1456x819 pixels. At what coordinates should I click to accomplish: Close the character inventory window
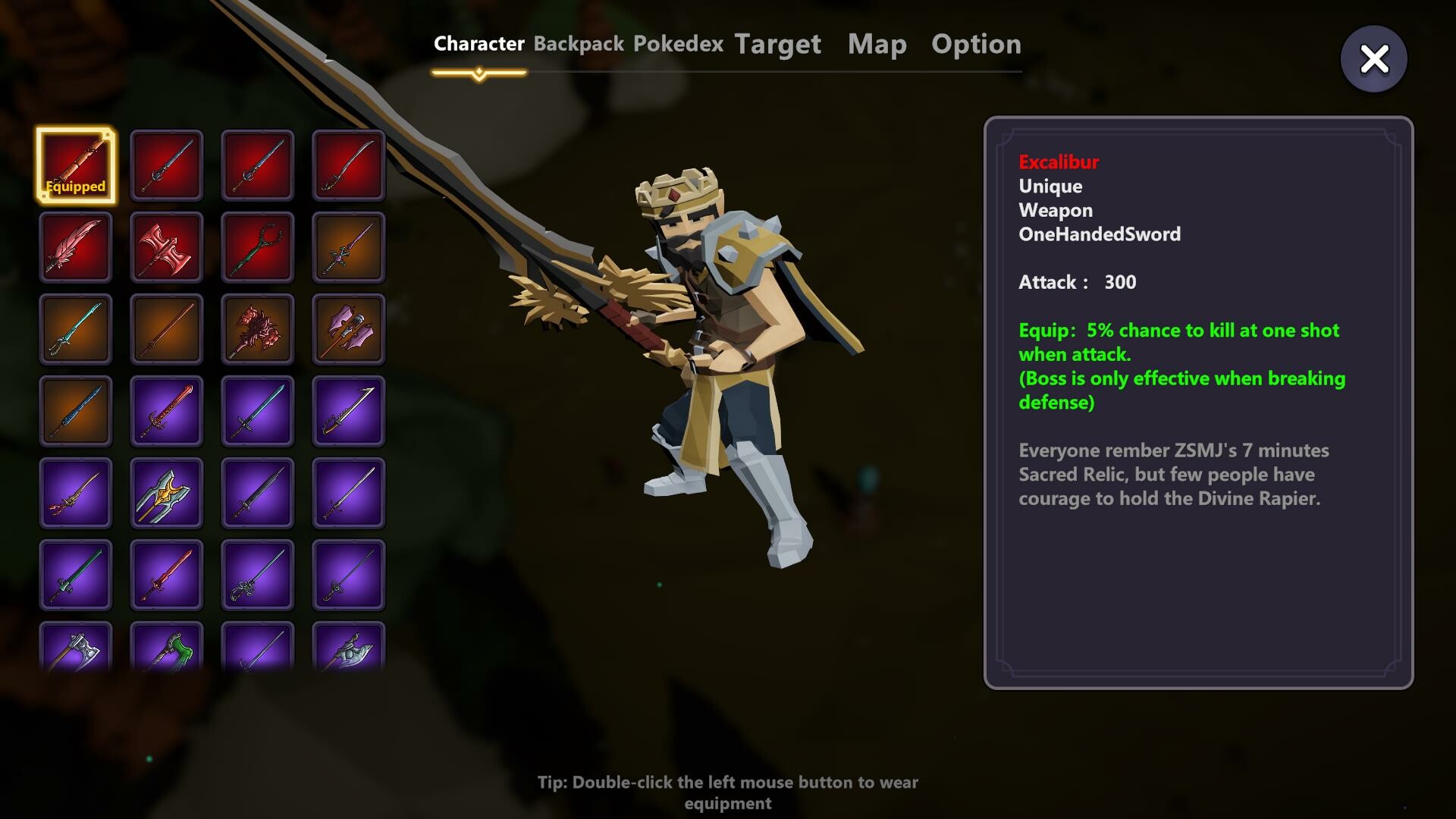[1374, 58]
